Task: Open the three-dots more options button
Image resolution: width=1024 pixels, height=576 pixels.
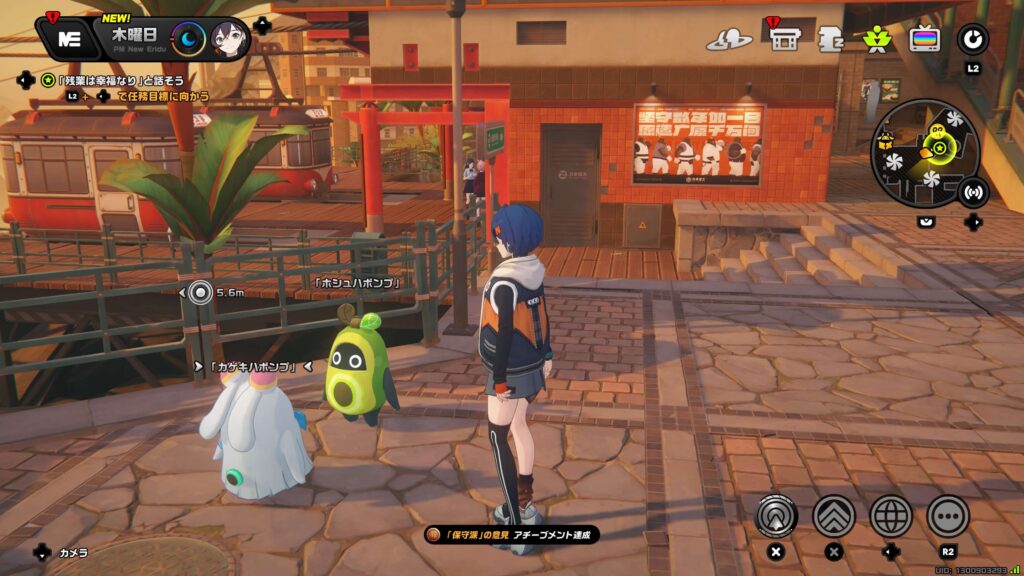Action: (x=948, y=516)
